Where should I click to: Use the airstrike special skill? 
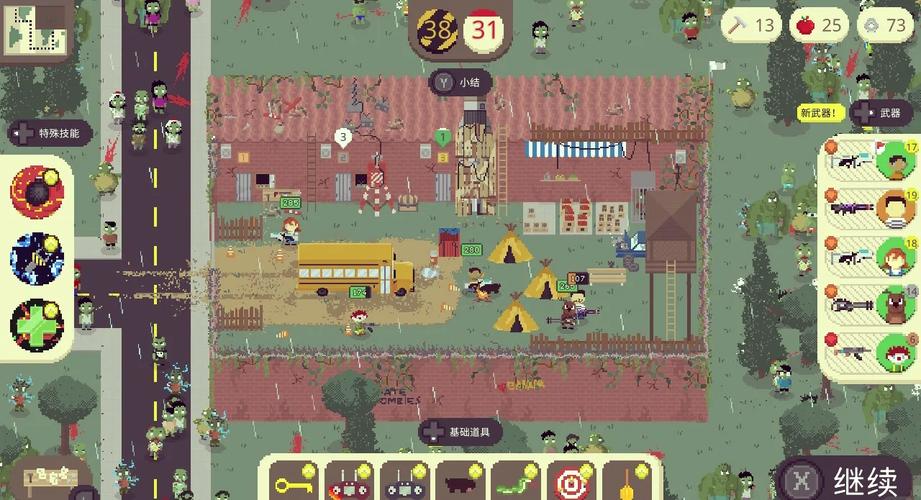[36, 255]
